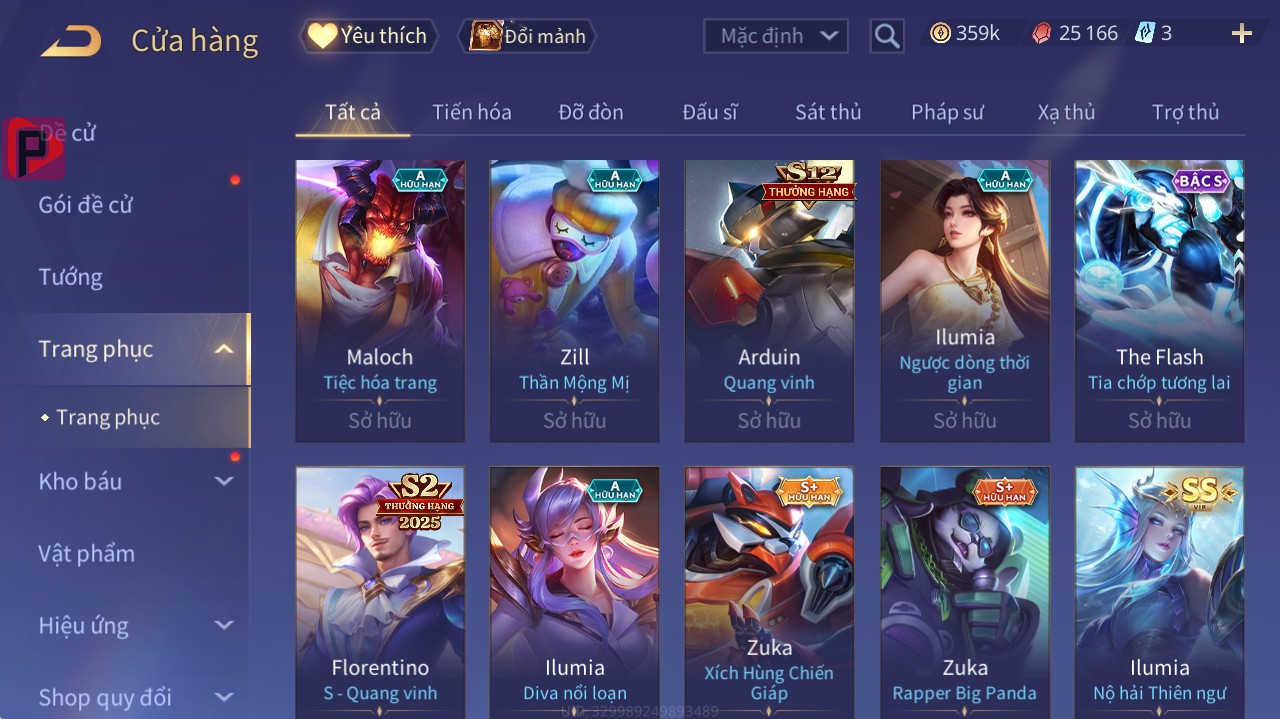Go back using the return arrow
Image resolution: width=1280 pixels, height=719 pixels.
pyautogui.click(x=71, y=41)
